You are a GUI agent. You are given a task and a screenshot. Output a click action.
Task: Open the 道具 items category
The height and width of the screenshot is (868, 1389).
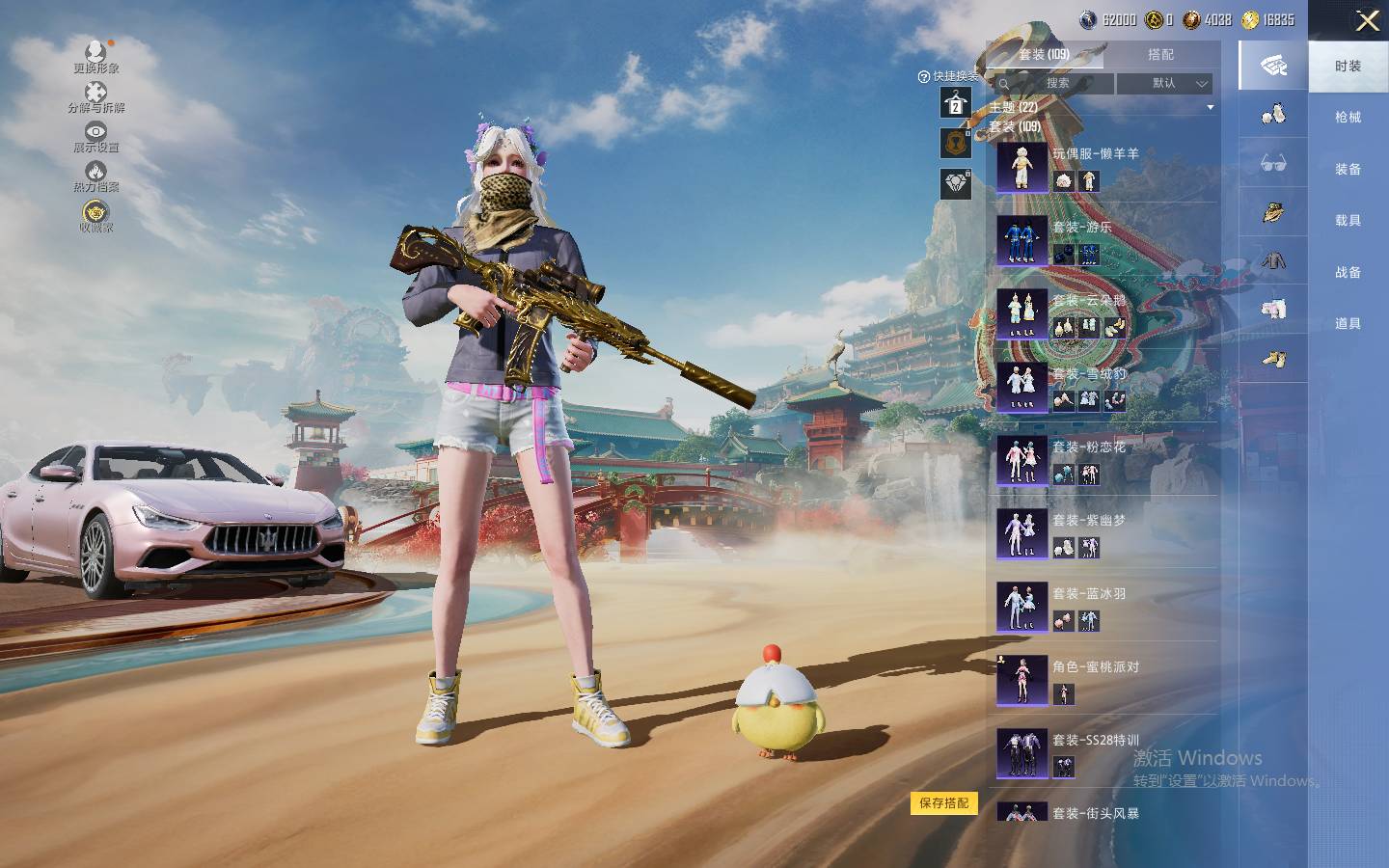[x=1348, y=324]
